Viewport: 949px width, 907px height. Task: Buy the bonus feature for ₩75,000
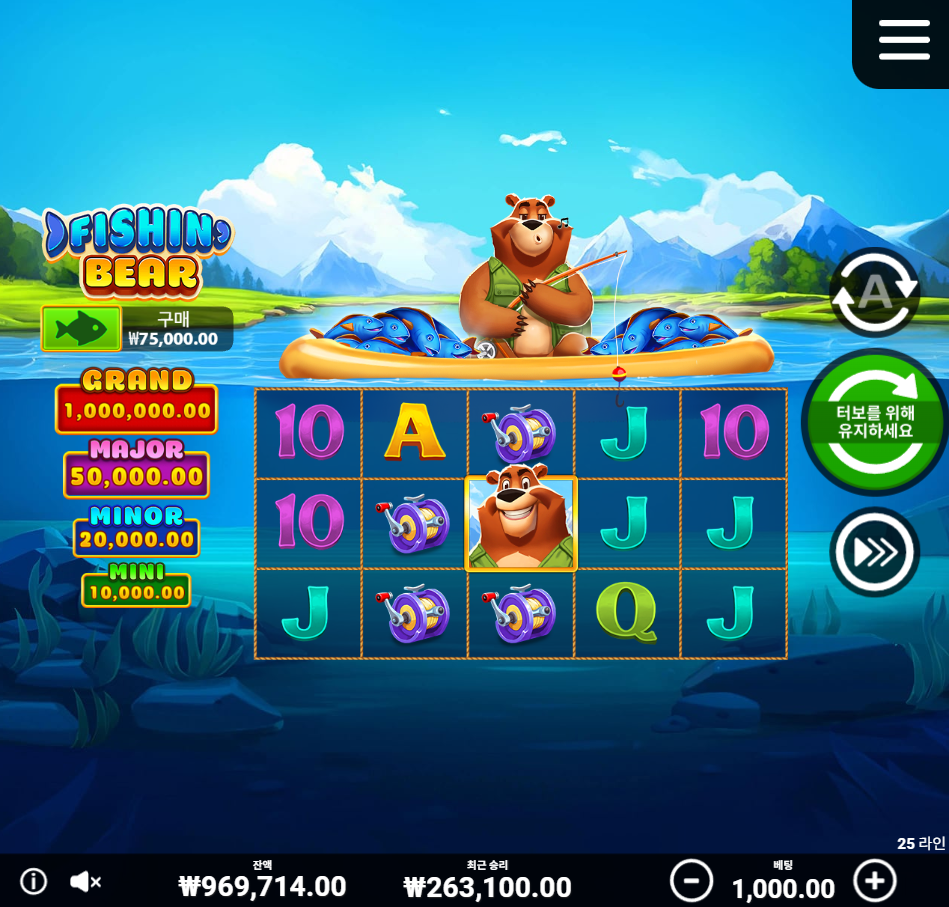click(x=82, y=328)
